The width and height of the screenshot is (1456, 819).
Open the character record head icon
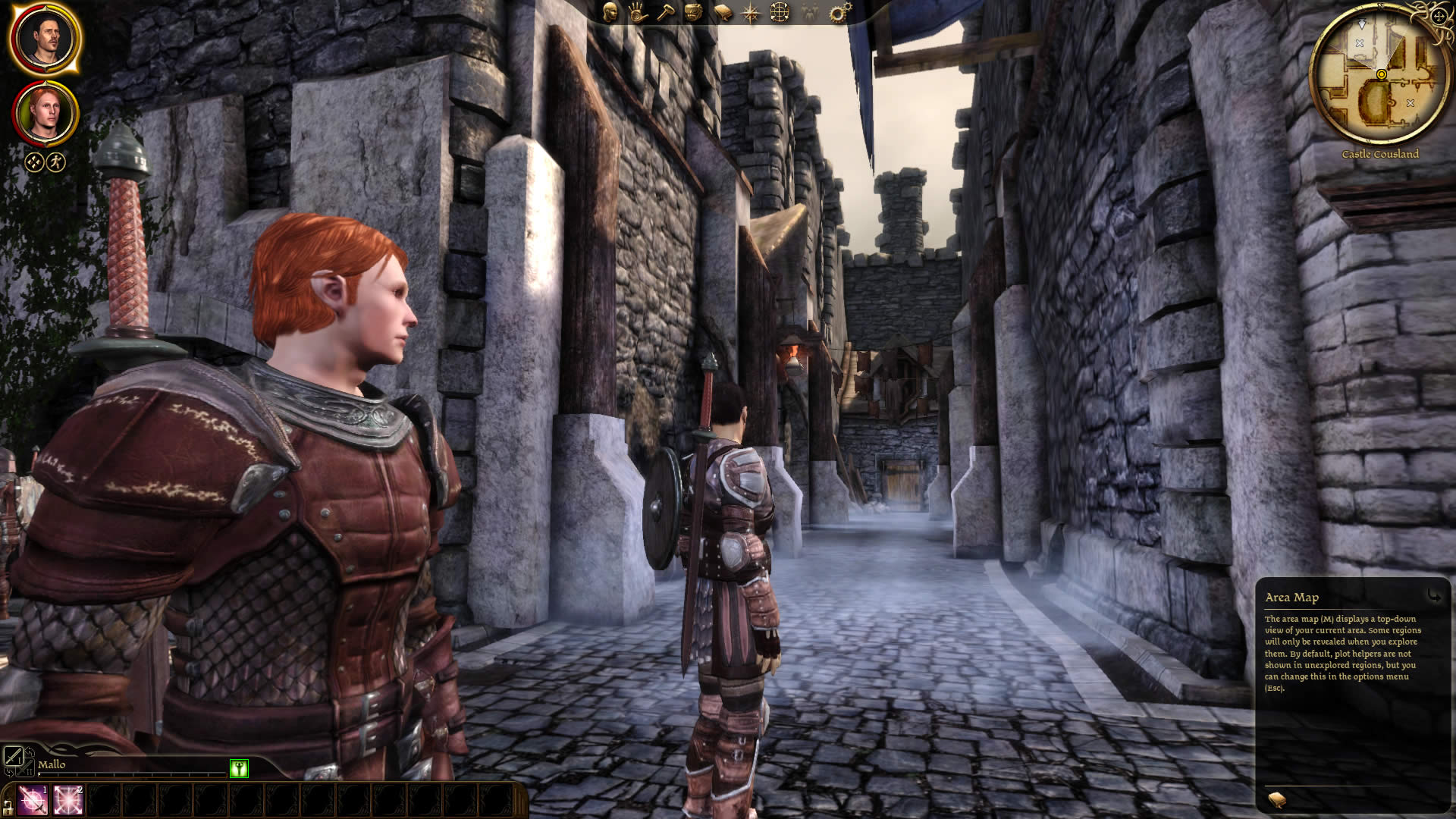tap(610, 12)
